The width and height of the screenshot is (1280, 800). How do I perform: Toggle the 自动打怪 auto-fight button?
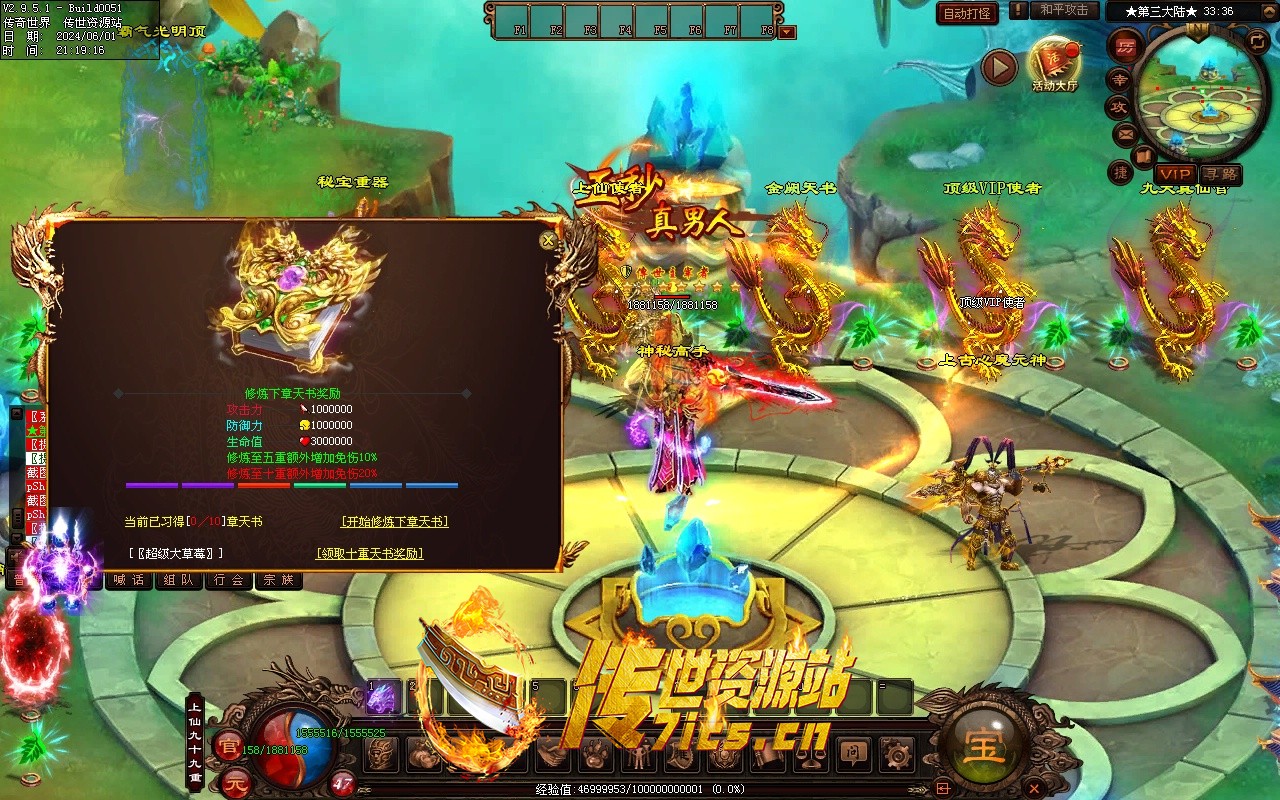pos(967,13)
